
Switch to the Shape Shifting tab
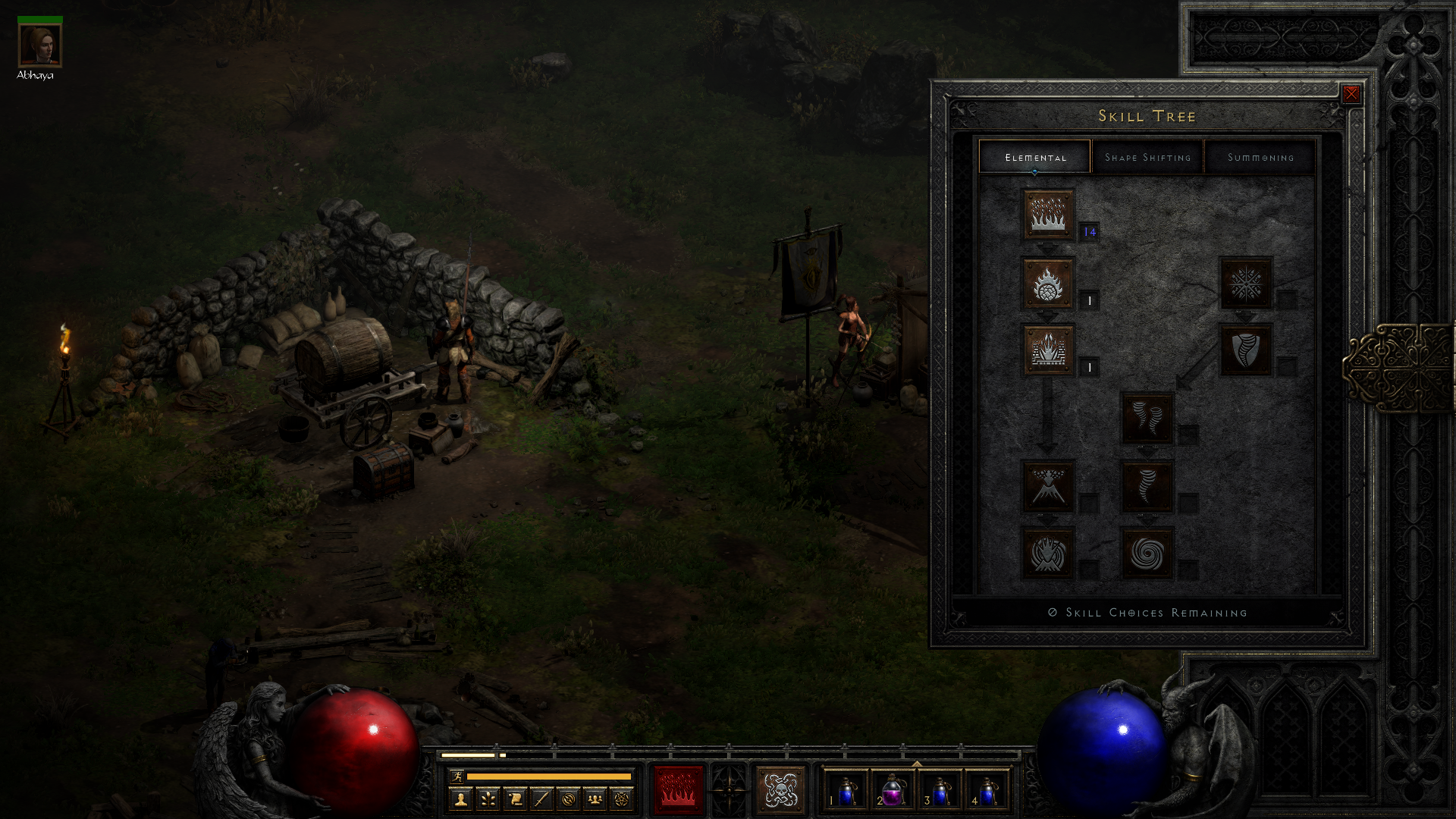point(1147,157)
